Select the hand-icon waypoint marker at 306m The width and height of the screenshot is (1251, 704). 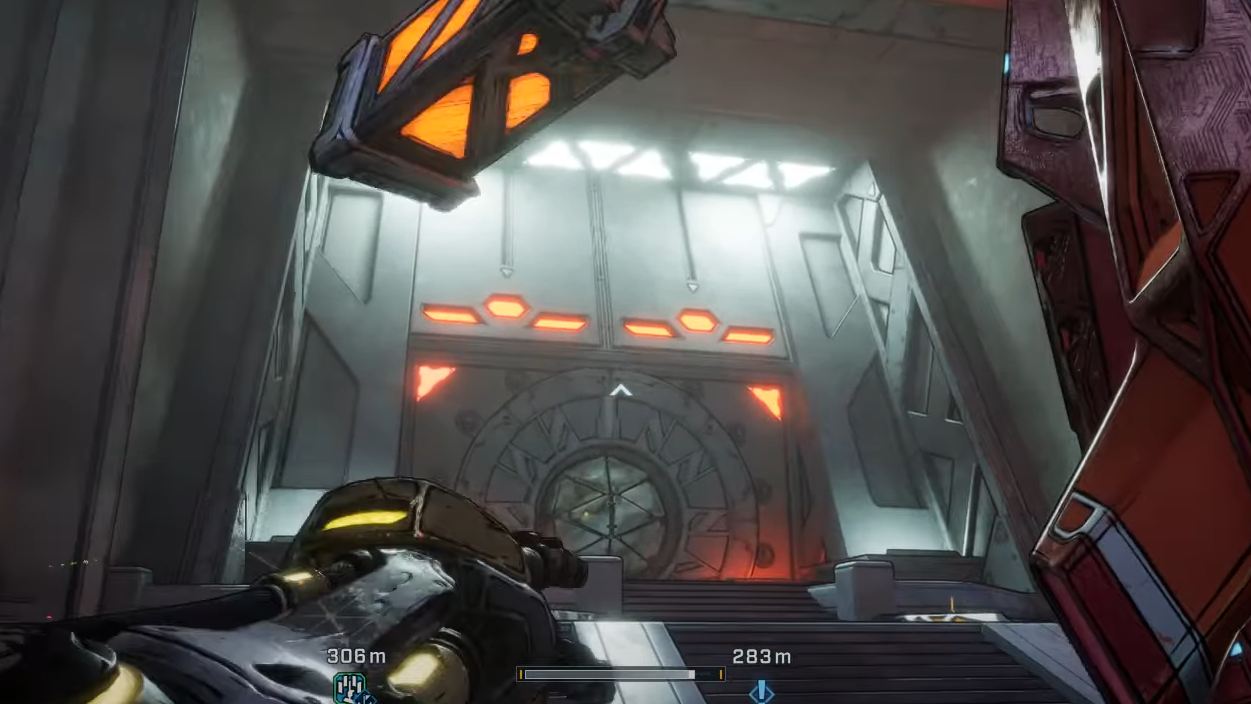click(x=350, y=687)
